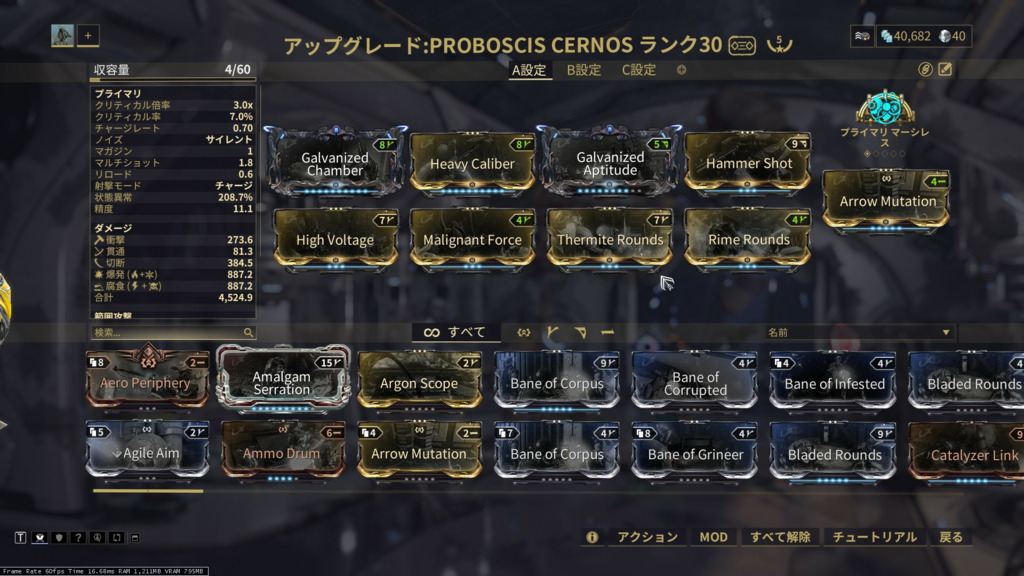
Task: Switch to the B設定 loadout tab
Action: (584, 70)
